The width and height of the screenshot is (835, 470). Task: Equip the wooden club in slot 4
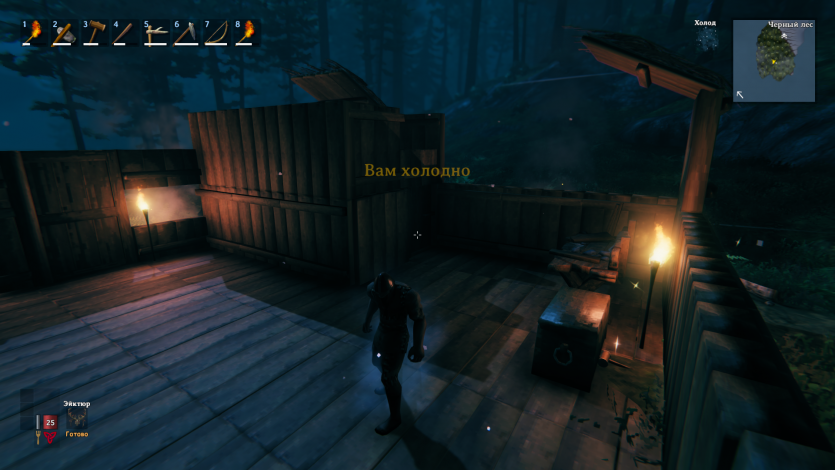(x=124, y=33)
